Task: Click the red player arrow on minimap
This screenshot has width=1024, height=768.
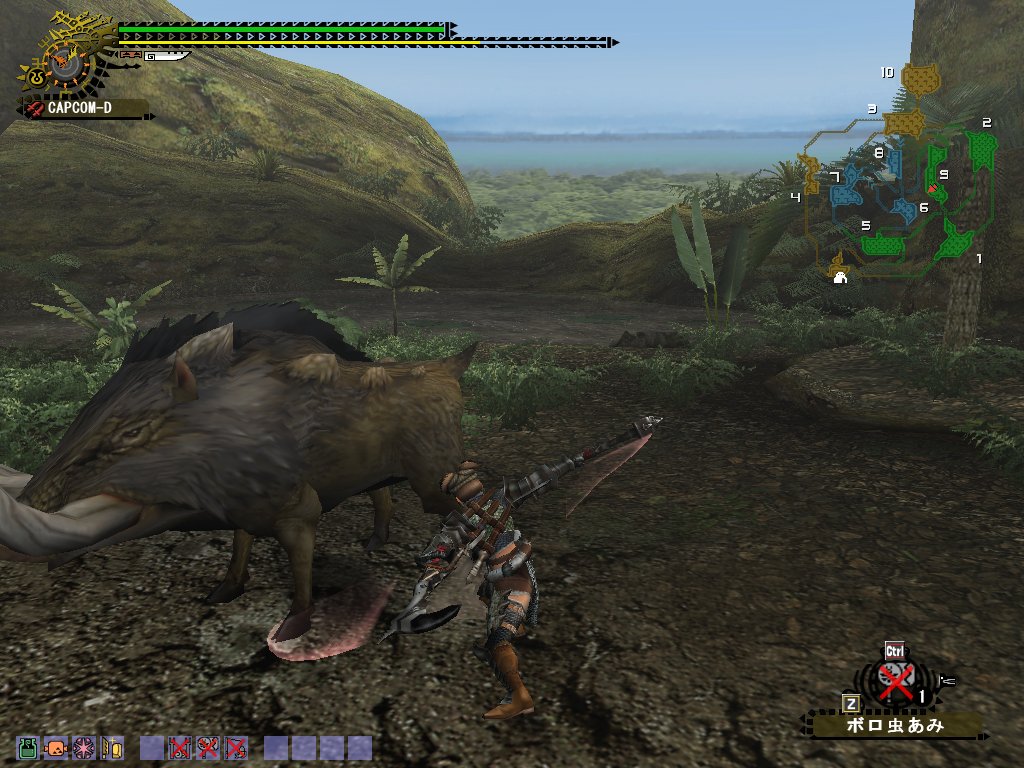Action: point(932,188)
